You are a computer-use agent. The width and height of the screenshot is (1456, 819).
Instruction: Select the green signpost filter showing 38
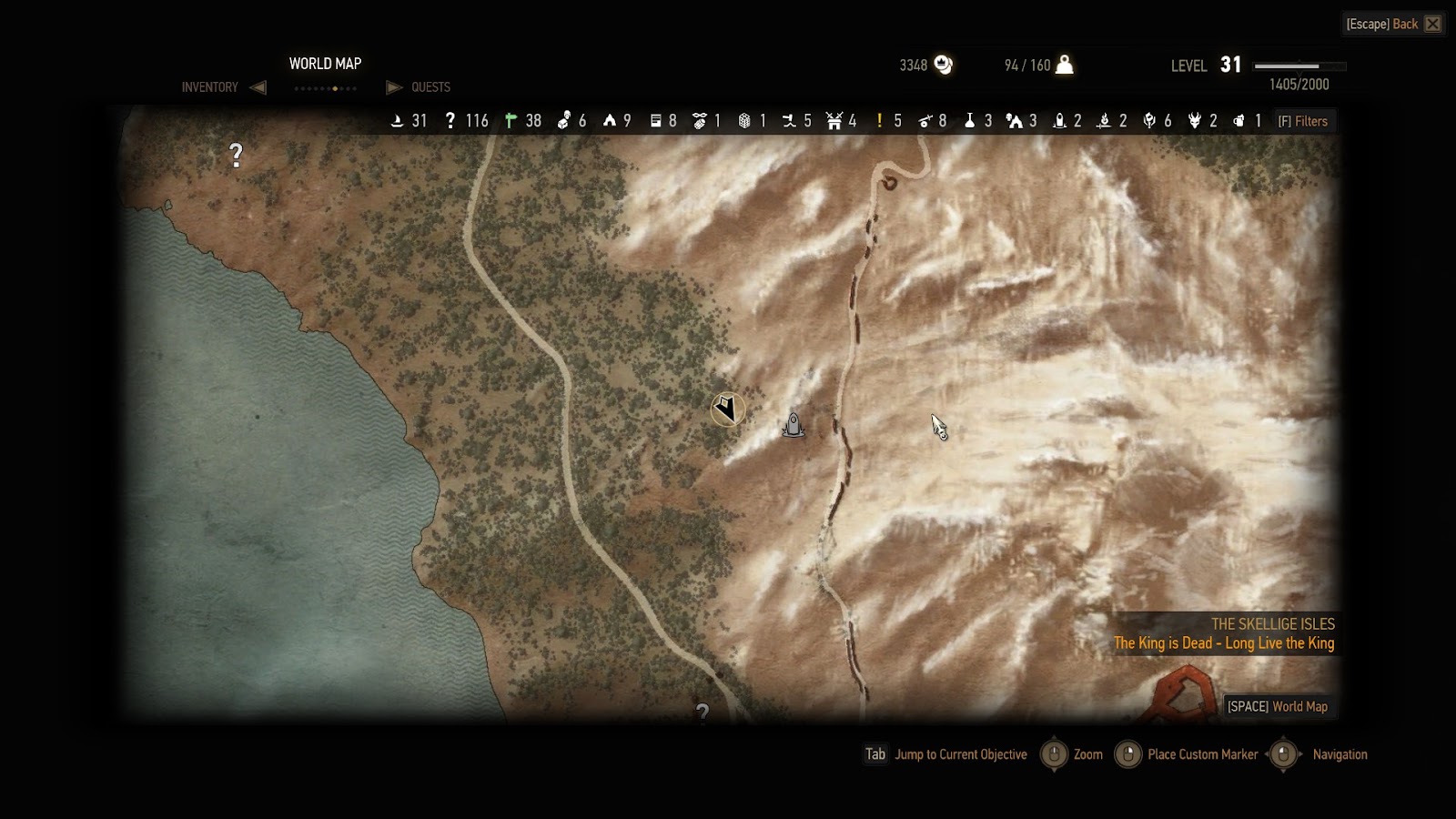511,121
